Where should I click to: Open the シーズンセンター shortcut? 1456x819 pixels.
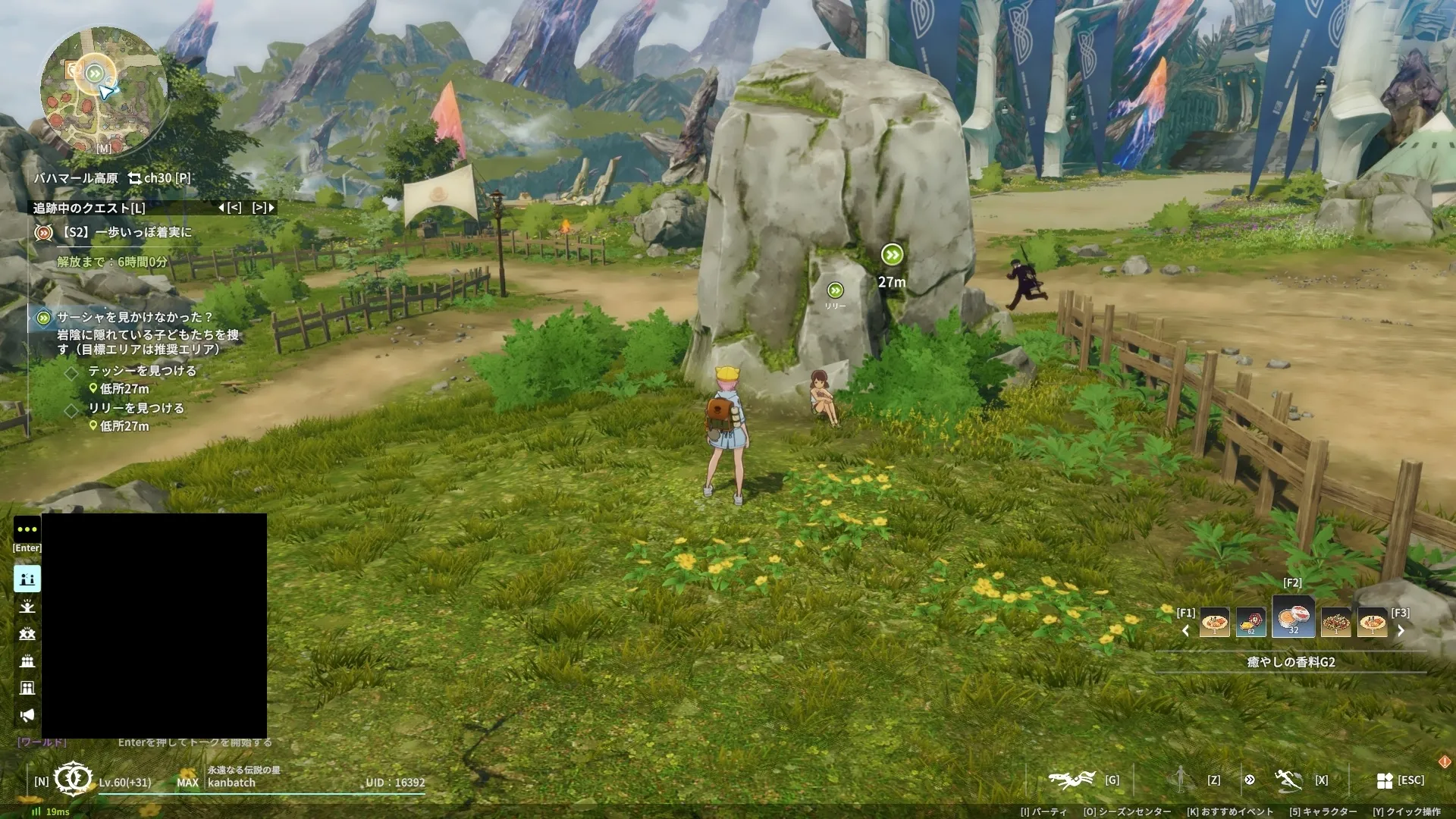(1127, 811)
